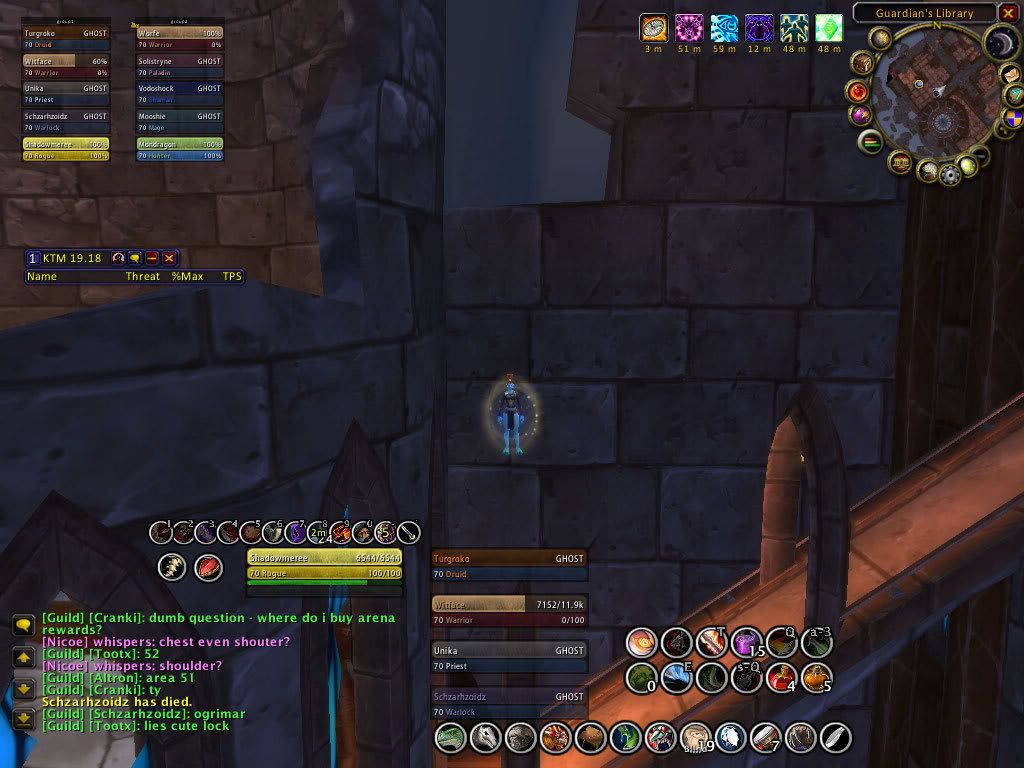Open the gear settings minimap button

(949, 175)
